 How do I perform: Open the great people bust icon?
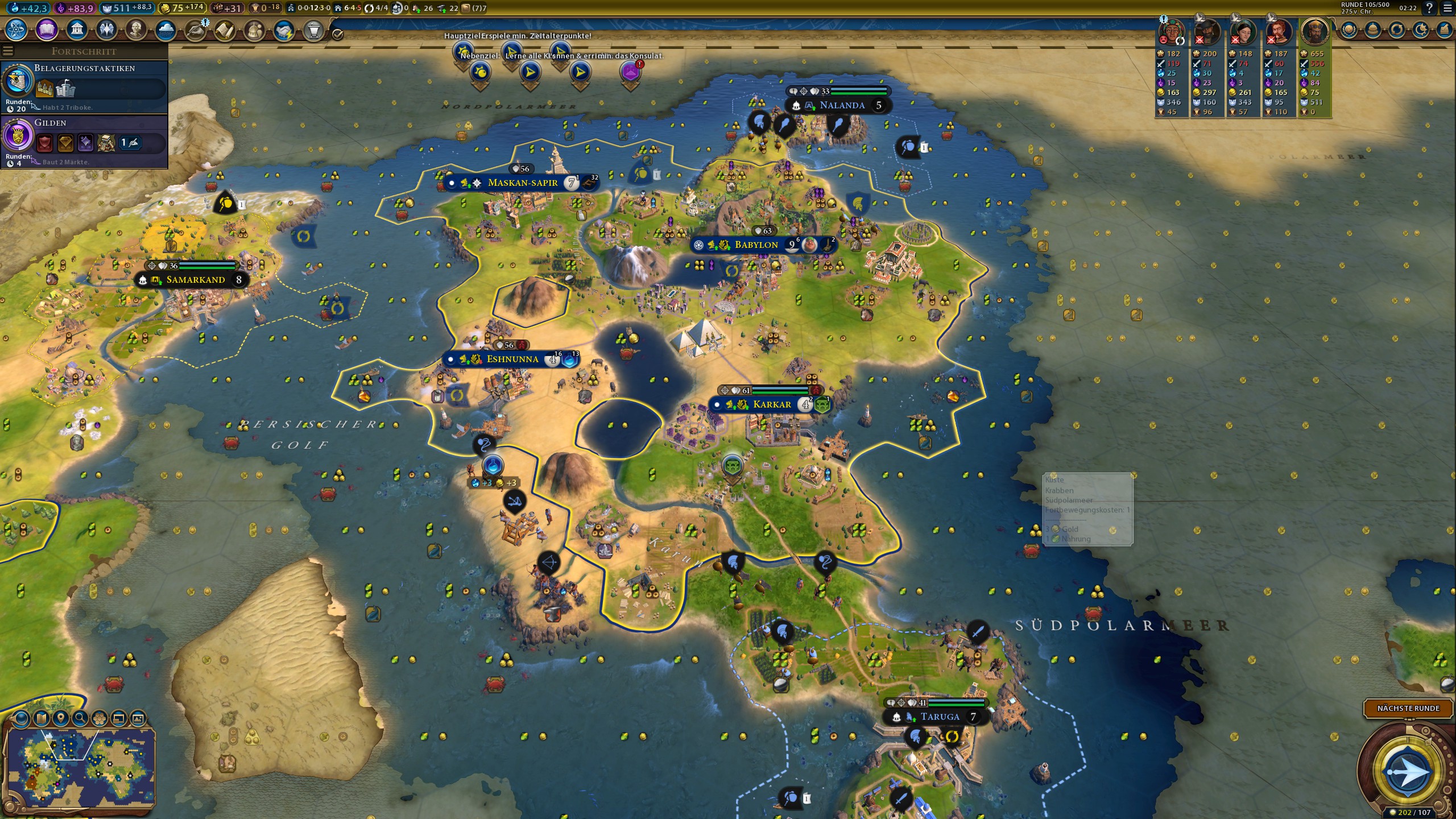pos(136,30)
